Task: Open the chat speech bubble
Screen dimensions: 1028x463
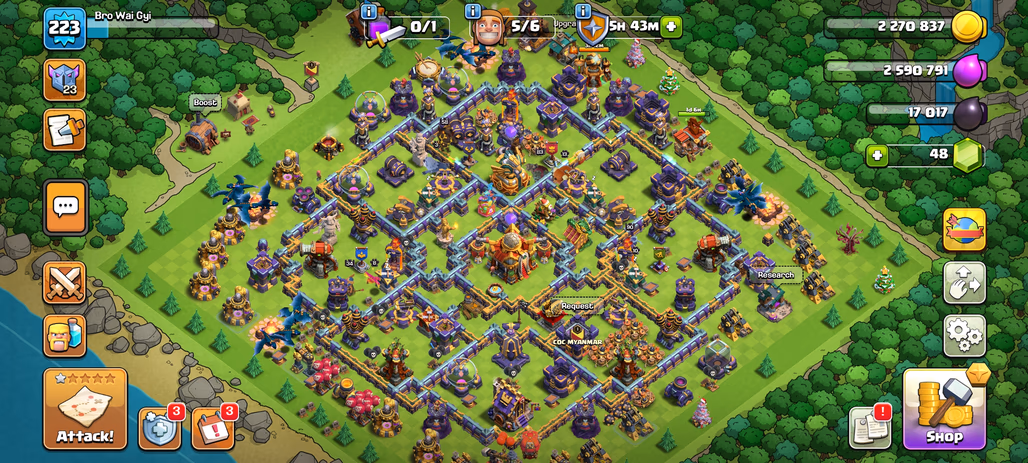Action: pyautogui.click(x=65, y=207)
